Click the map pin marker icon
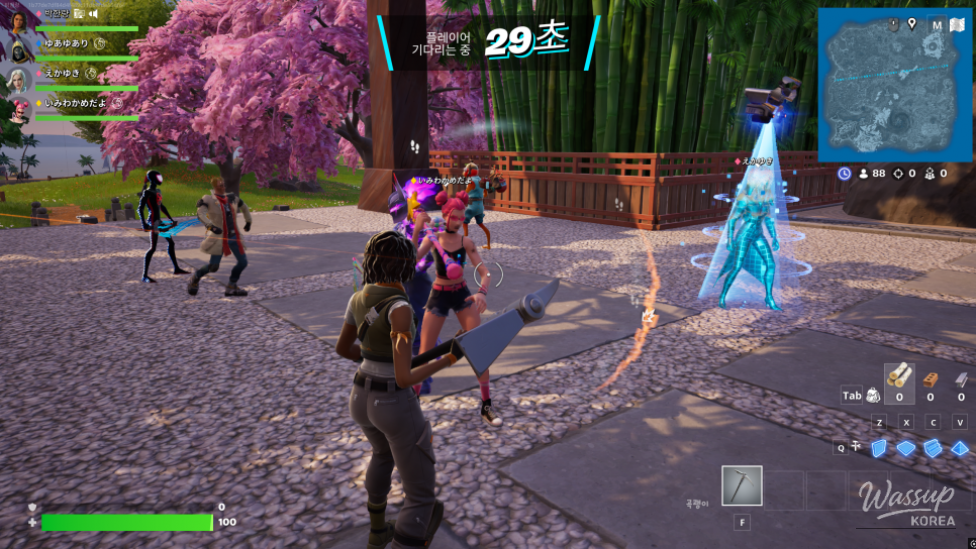 (x=912, y=23)
